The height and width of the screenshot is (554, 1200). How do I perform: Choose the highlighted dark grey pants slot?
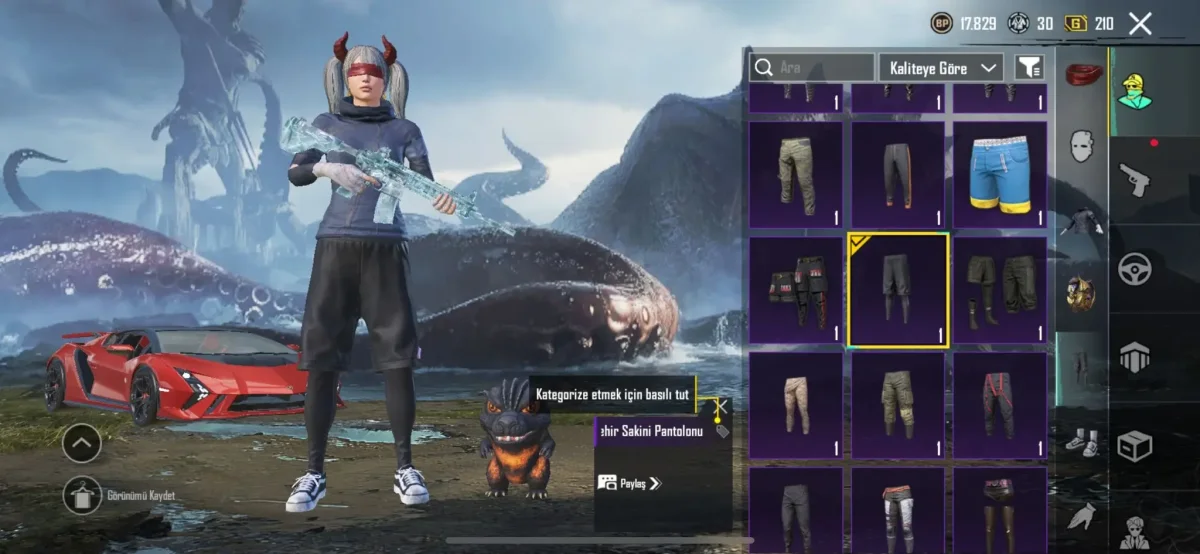click(897, 290)
